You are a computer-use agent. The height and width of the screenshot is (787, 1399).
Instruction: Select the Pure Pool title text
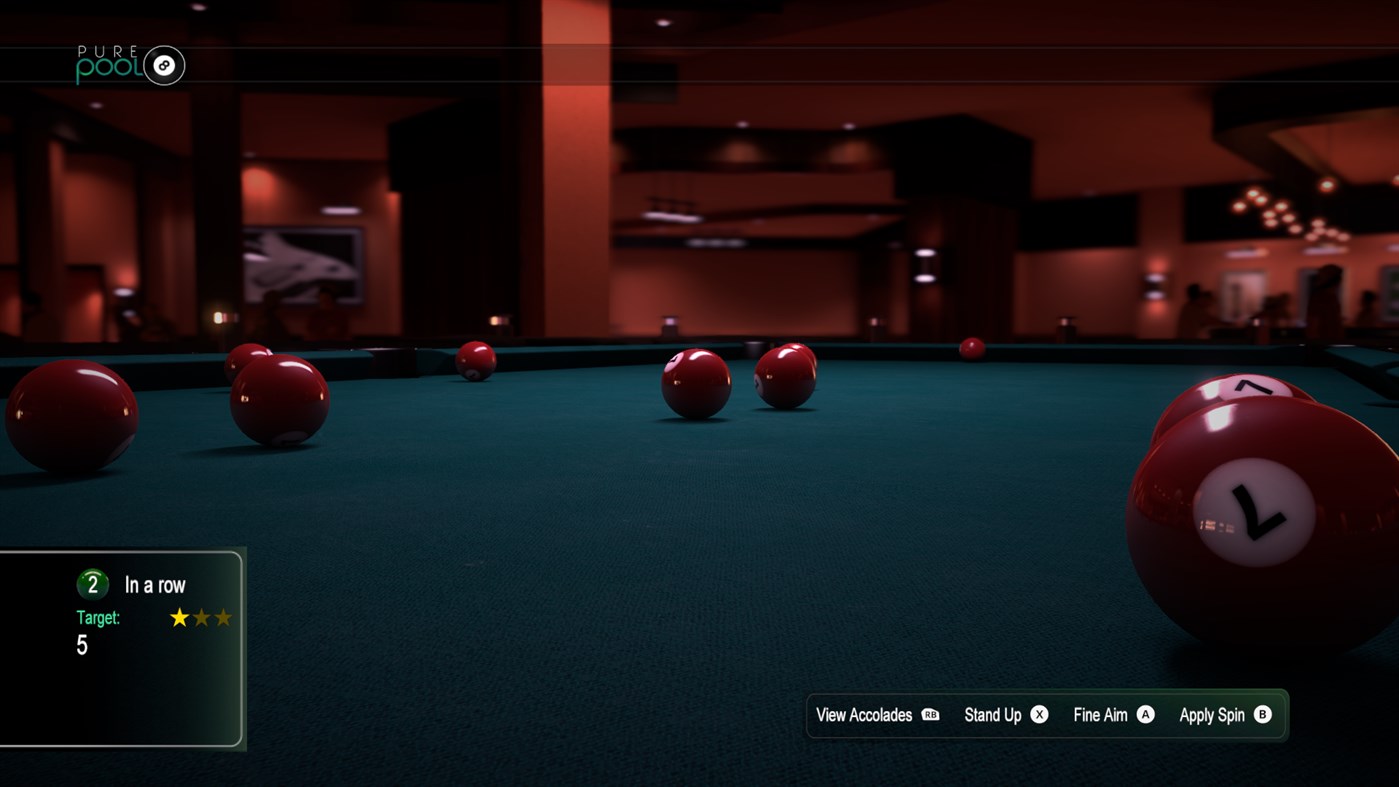coord(110,62)
